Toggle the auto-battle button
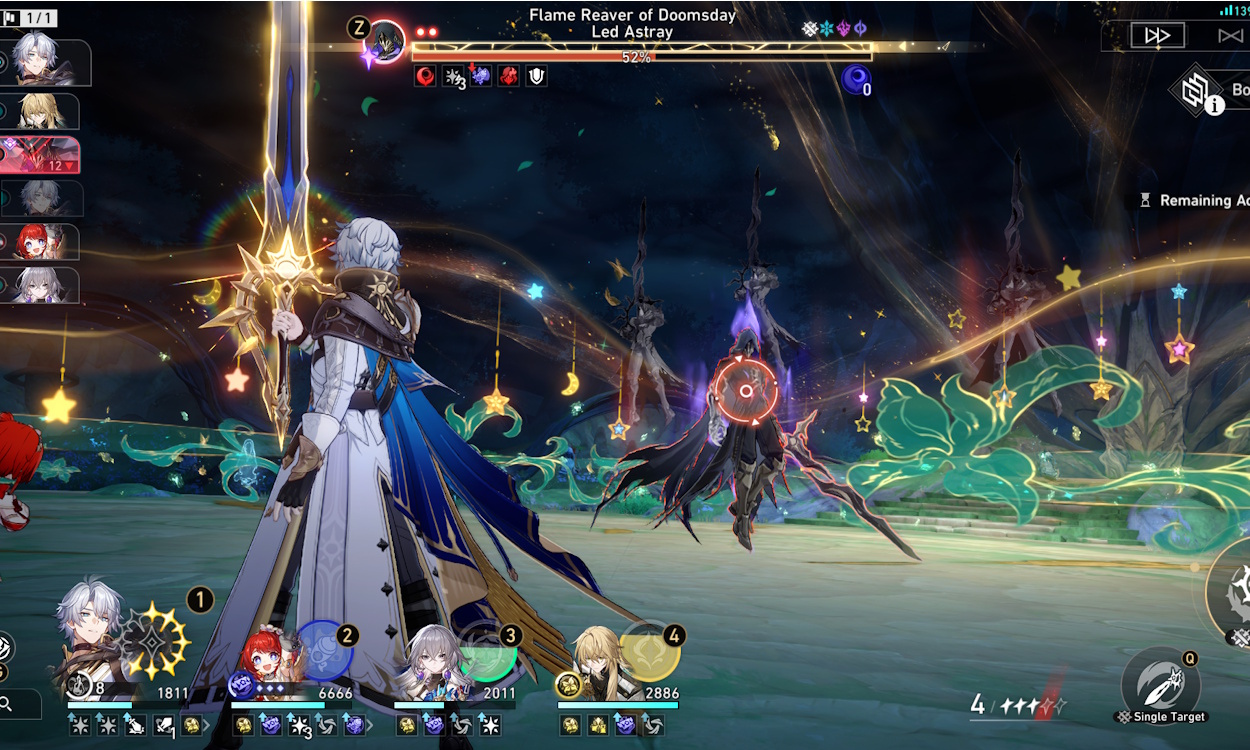This screenshot has height=750, width=1250. (x=1231, y=36)
